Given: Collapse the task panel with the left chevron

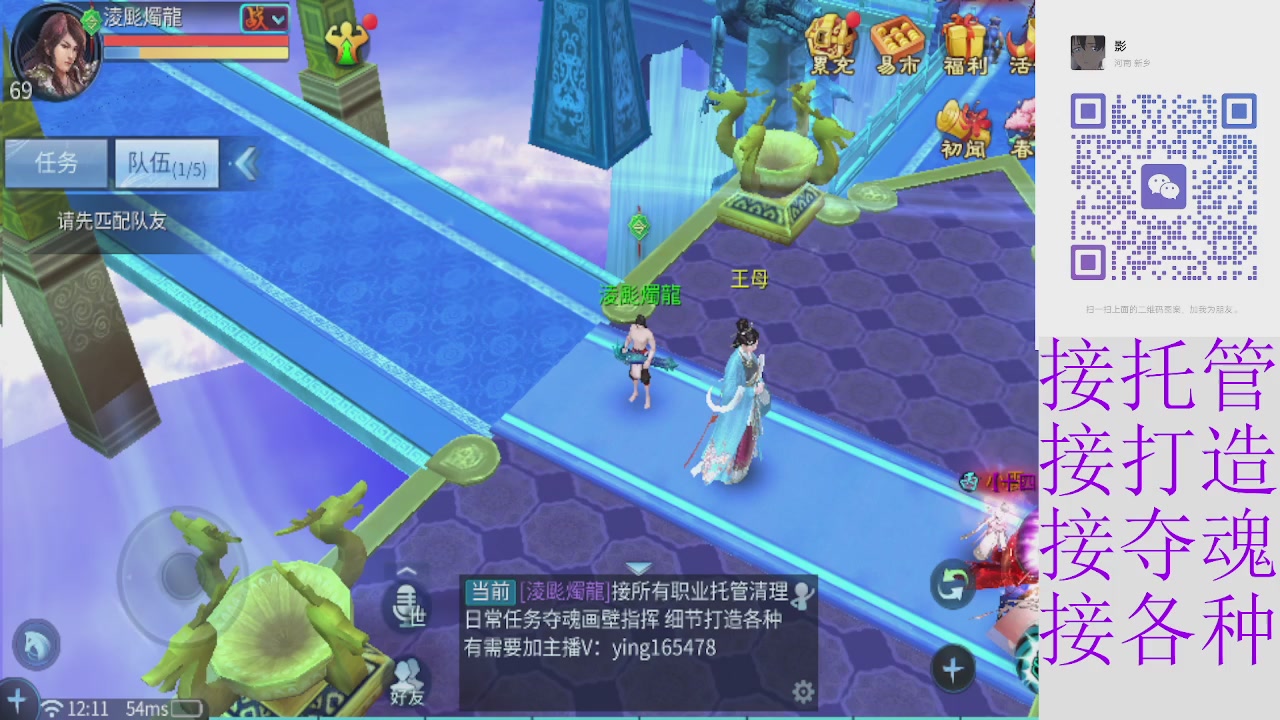Looking at the screenshot, I should pyautogui.click(x=245, y=164).
